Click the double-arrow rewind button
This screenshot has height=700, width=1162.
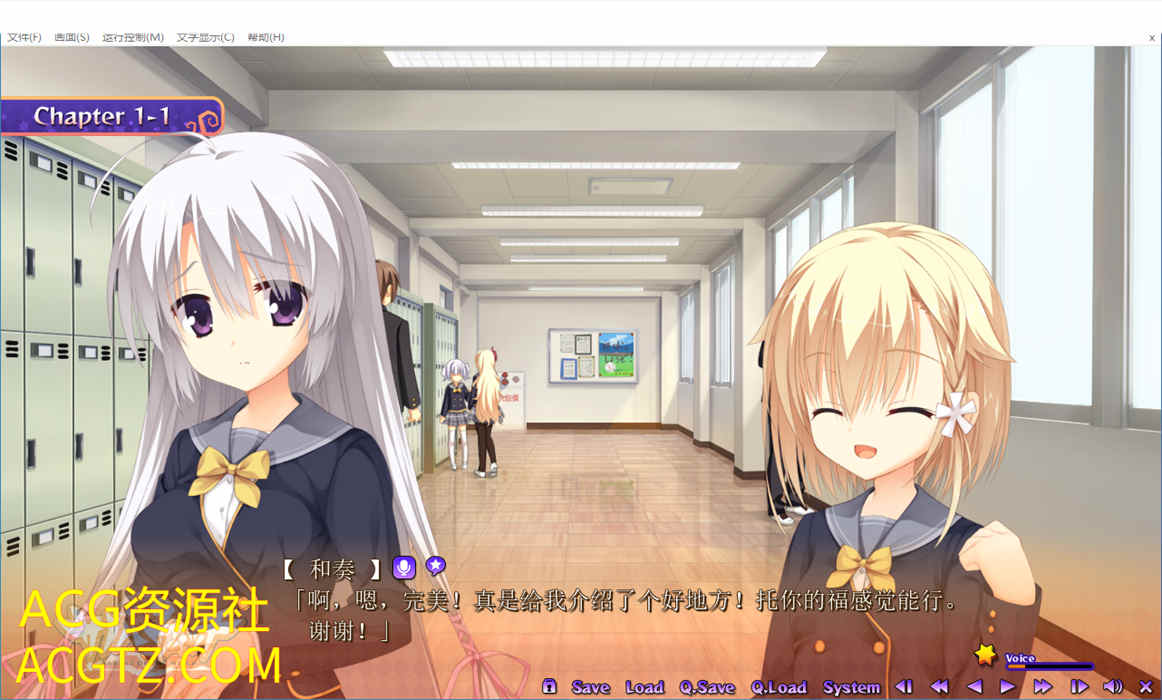[939, 687]
